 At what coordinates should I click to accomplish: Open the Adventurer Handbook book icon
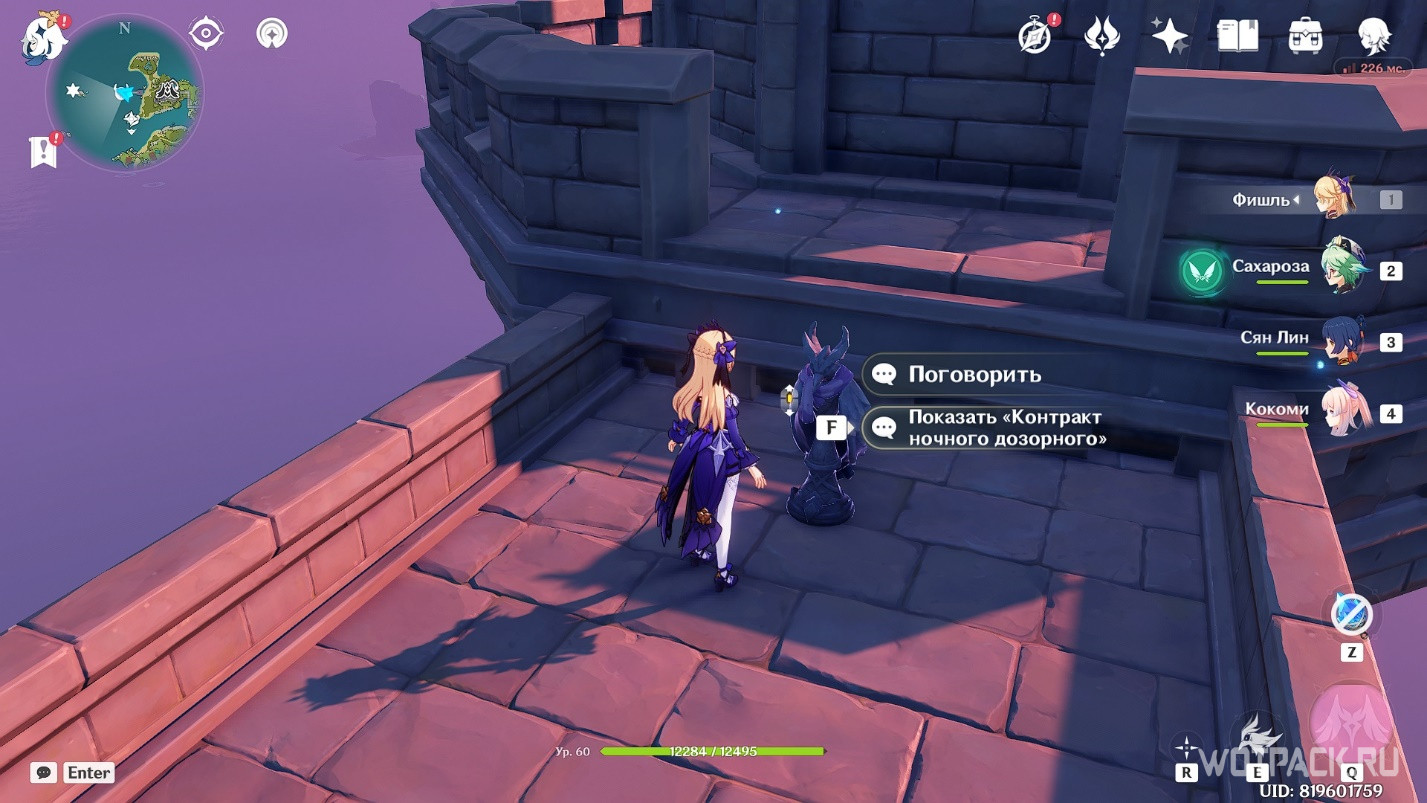(x=1237, y=36)
